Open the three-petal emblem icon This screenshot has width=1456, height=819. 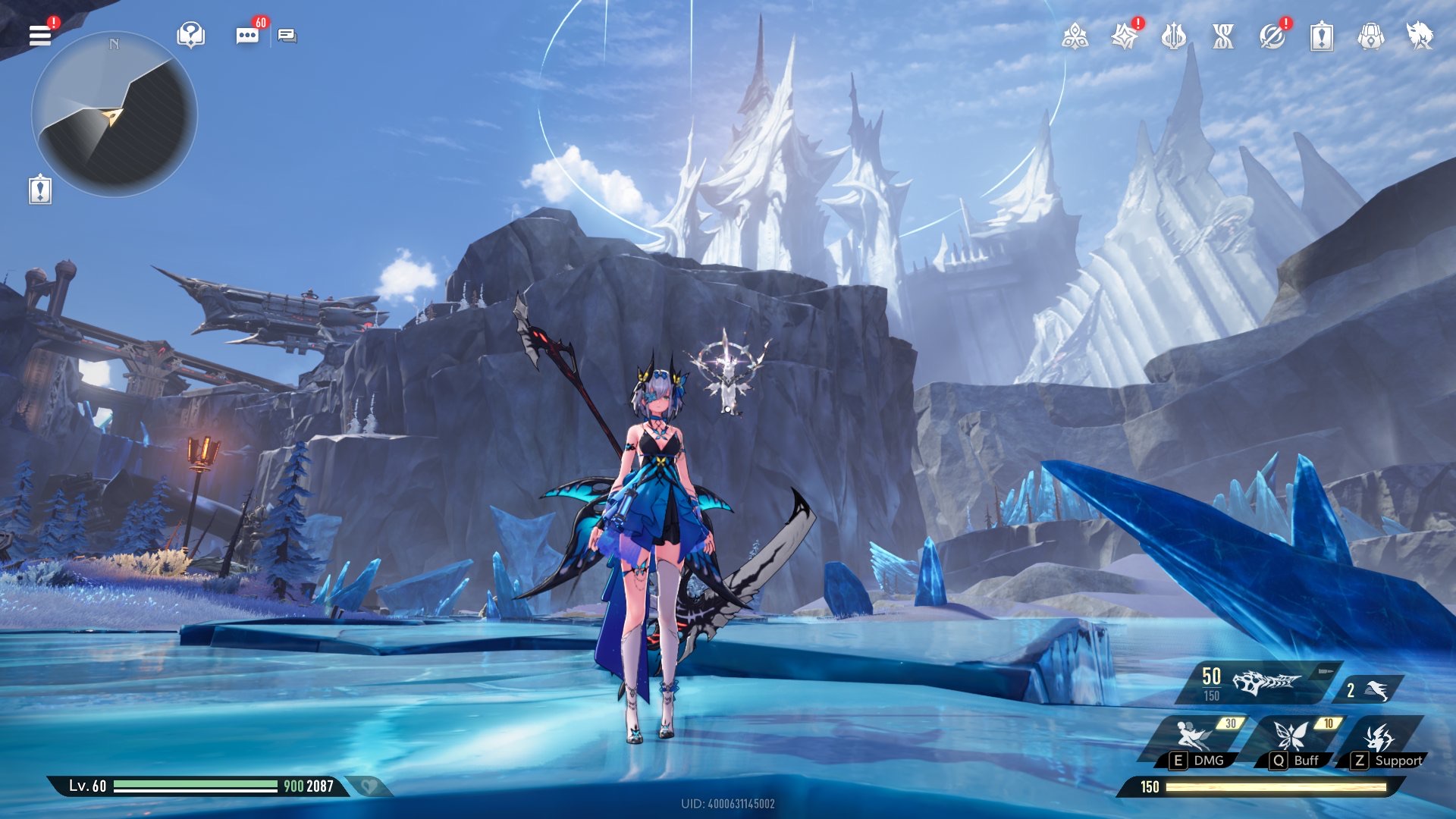coord(1075,36)
